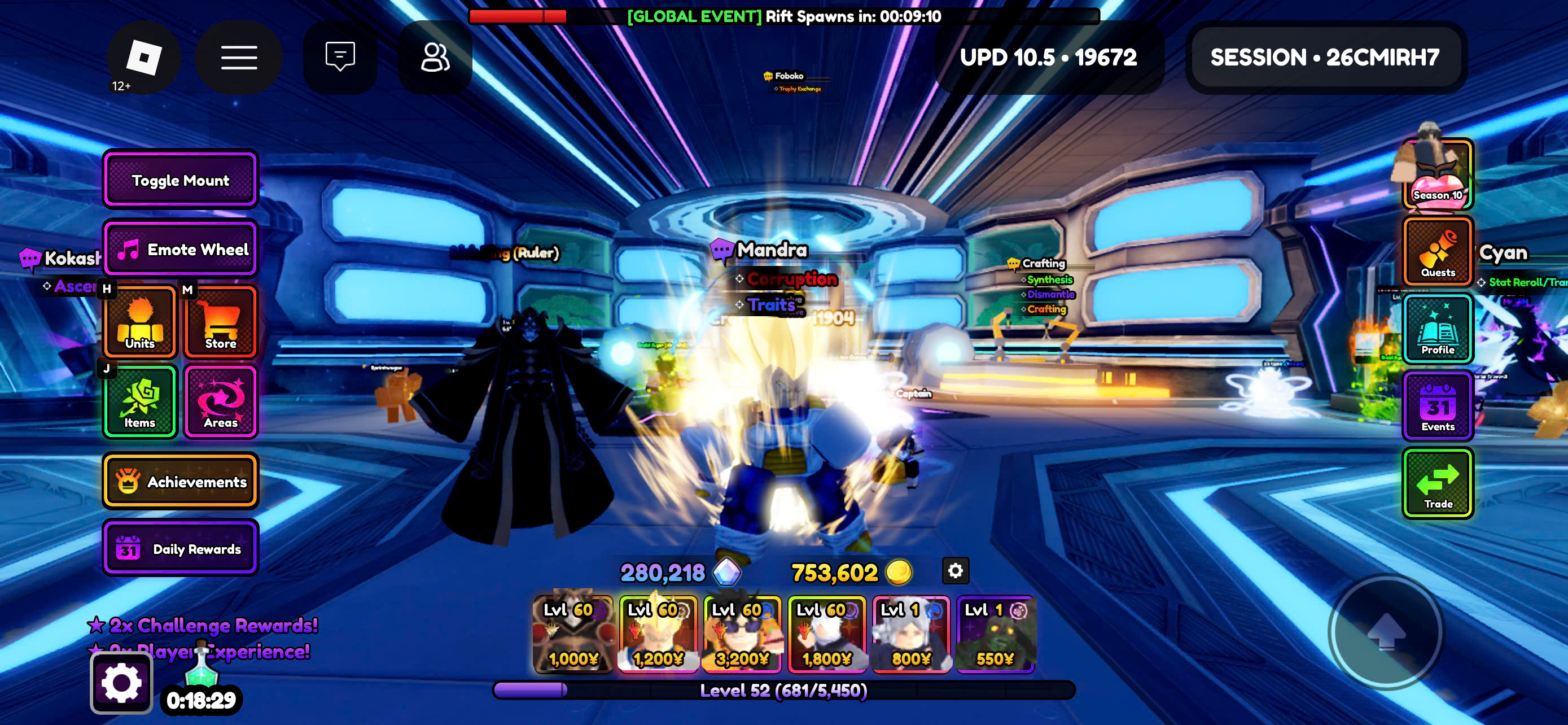Click the Toggle Mount button
Image resolution: width=1568 pixels, height=725 pixels.
(180, 180)
